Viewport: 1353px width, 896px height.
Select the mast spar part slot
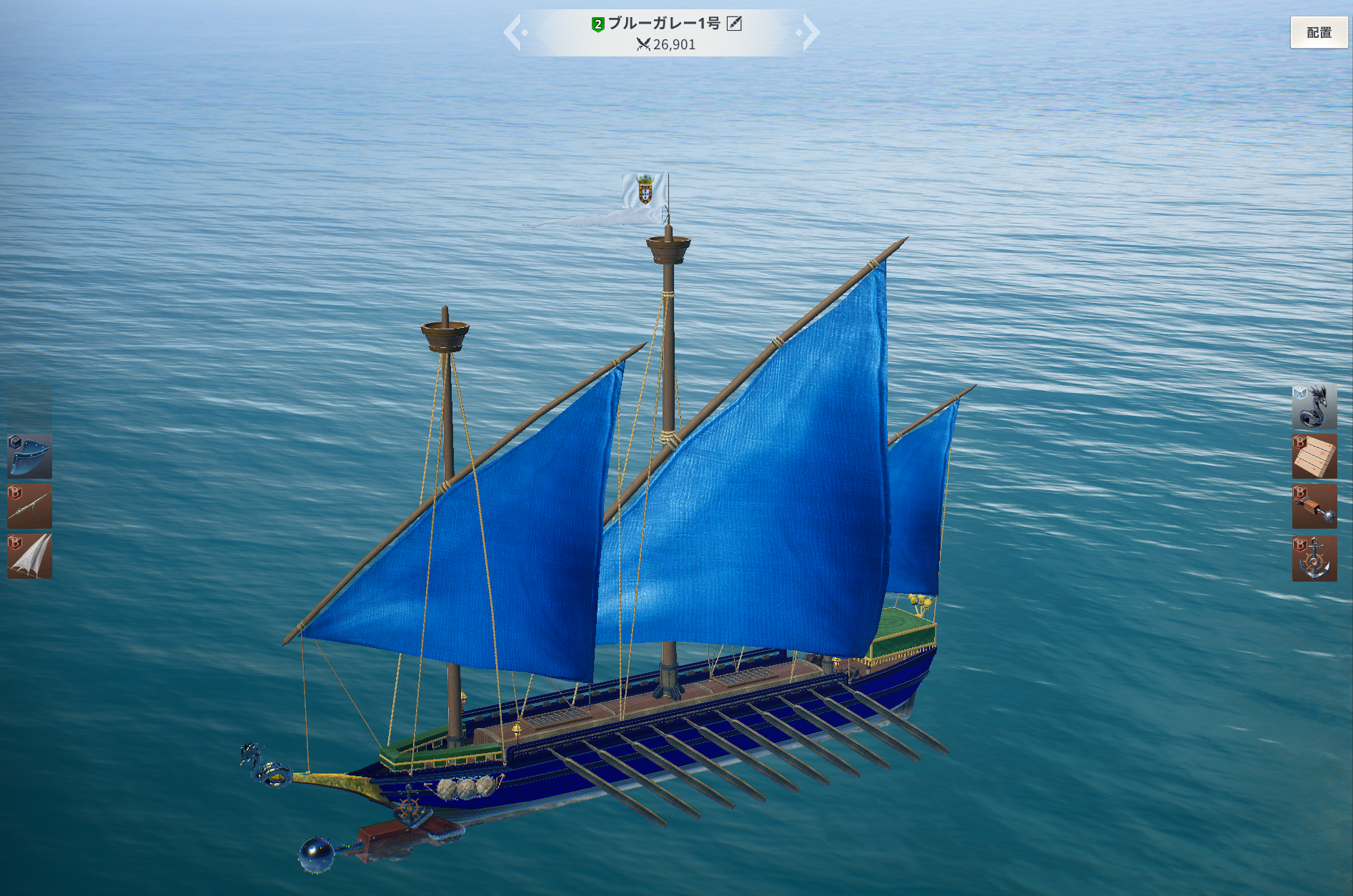pyautogui.click(x=30, y=506)
